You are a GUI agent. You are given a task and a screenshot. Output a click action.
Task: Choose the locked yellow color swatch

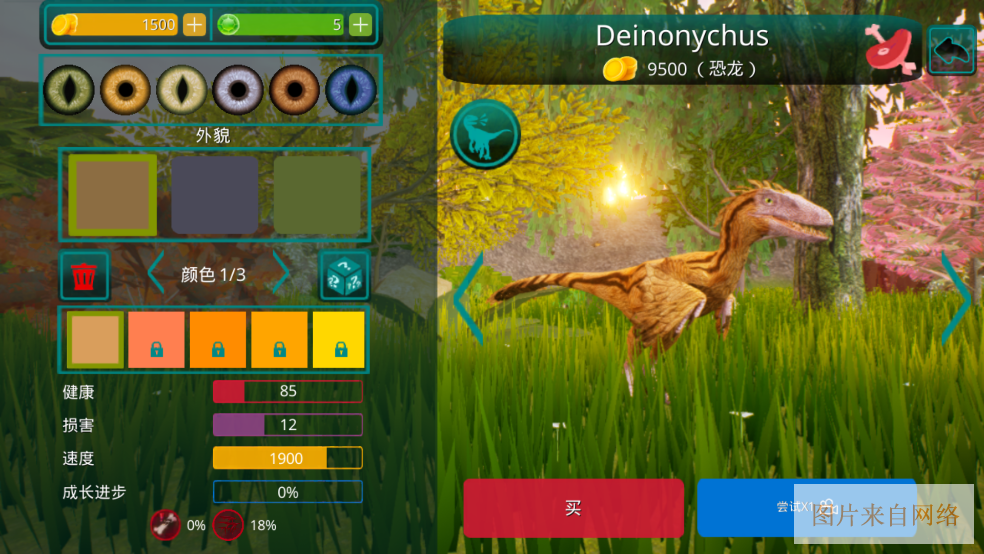(339, 340)
